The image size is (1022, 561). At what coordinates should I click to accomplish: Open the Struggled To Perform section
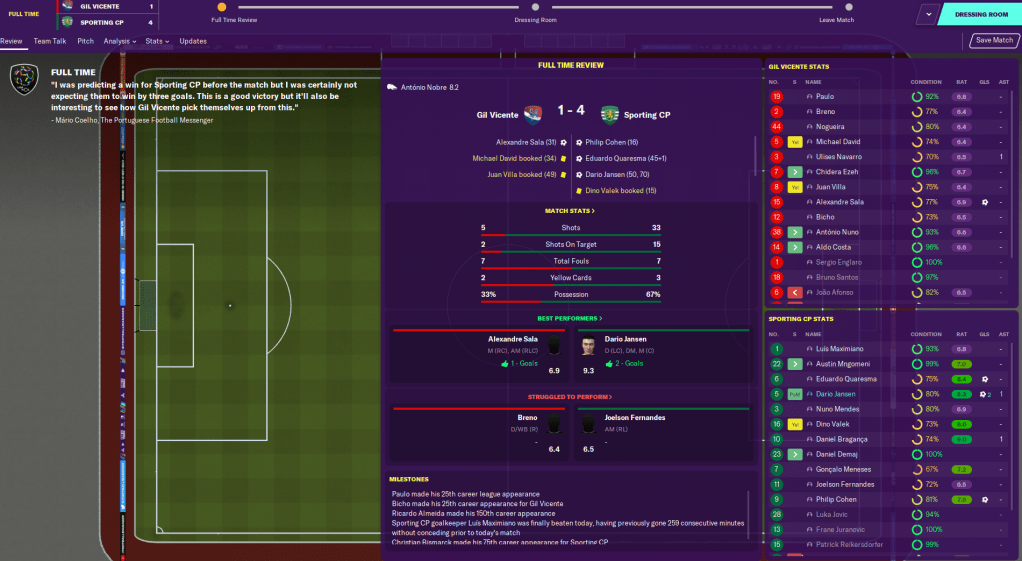(x=570, y=397)
